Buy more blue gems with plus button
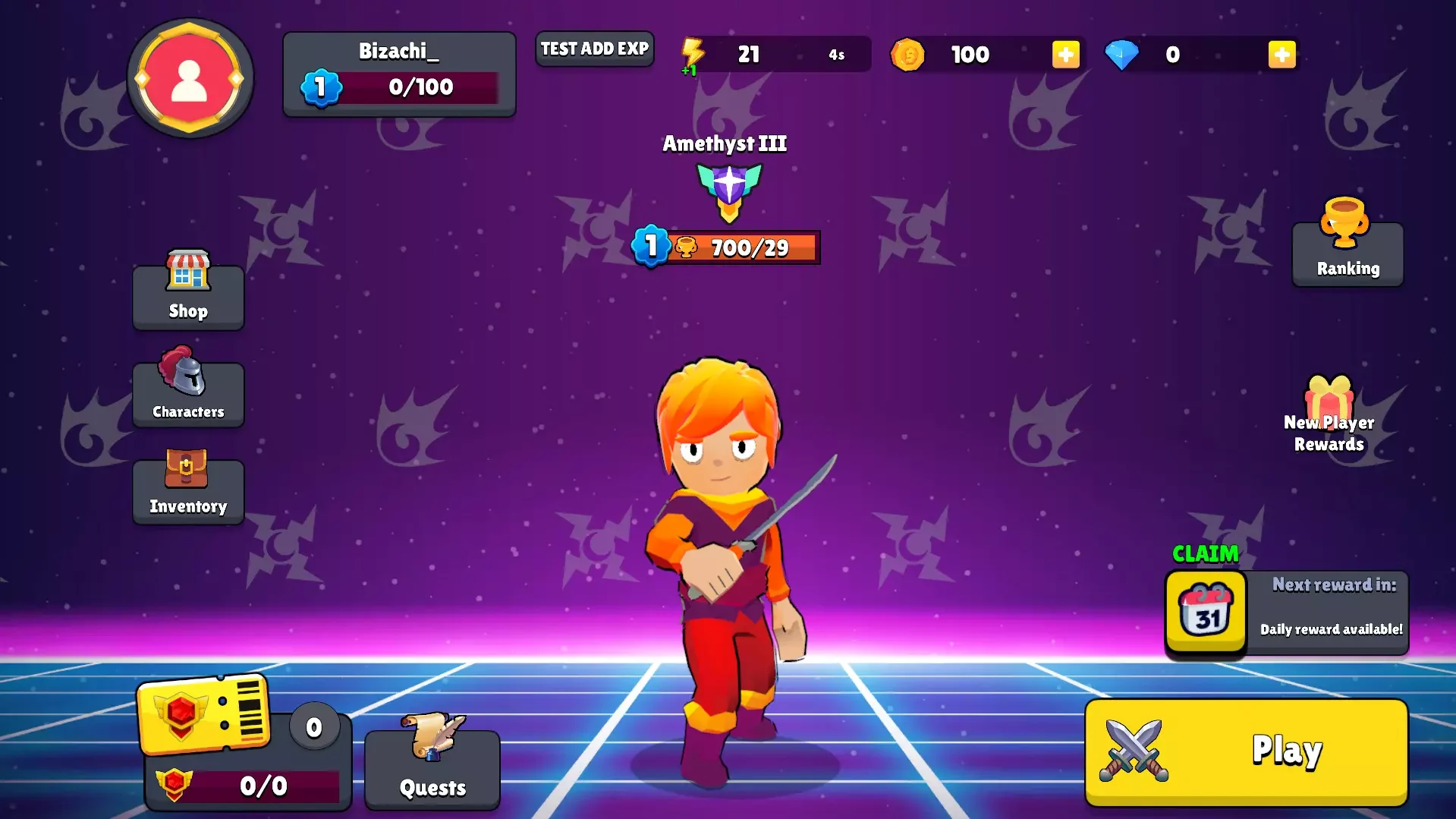The width and height of the screenshot is (1456, 819). point(1281,55)
